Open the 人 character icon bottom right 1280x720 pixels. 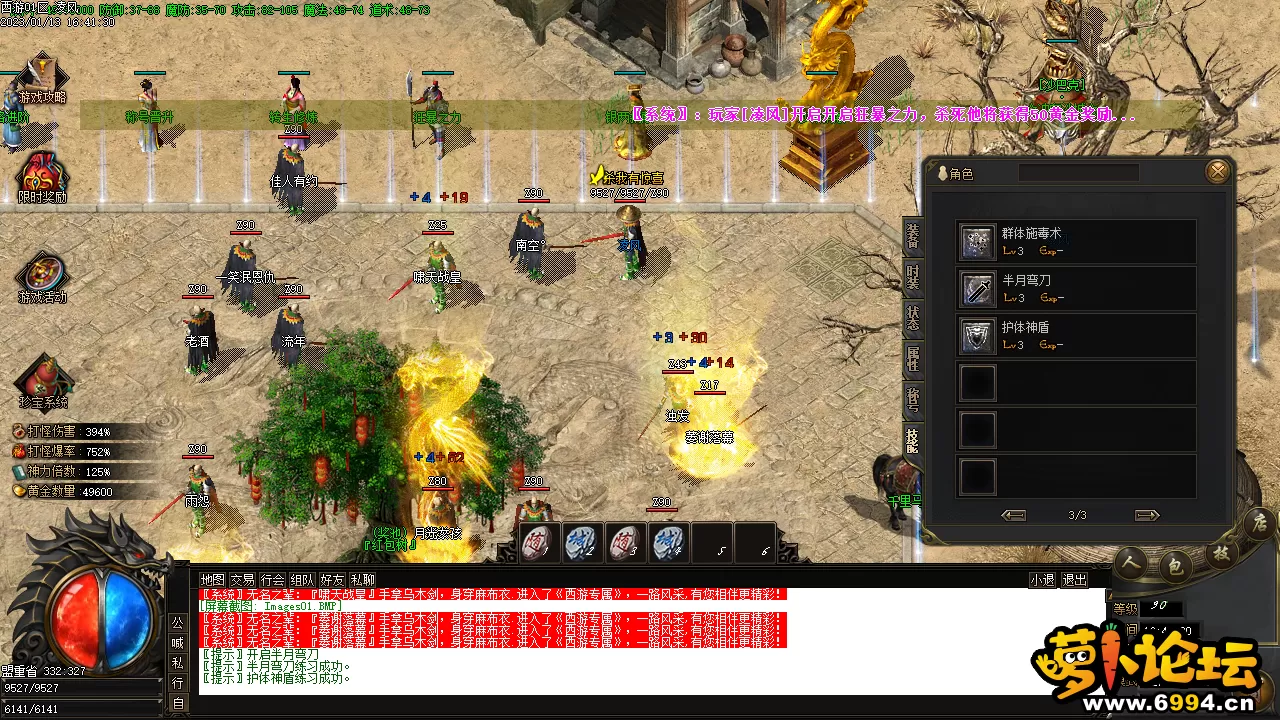pos(1130,563)
